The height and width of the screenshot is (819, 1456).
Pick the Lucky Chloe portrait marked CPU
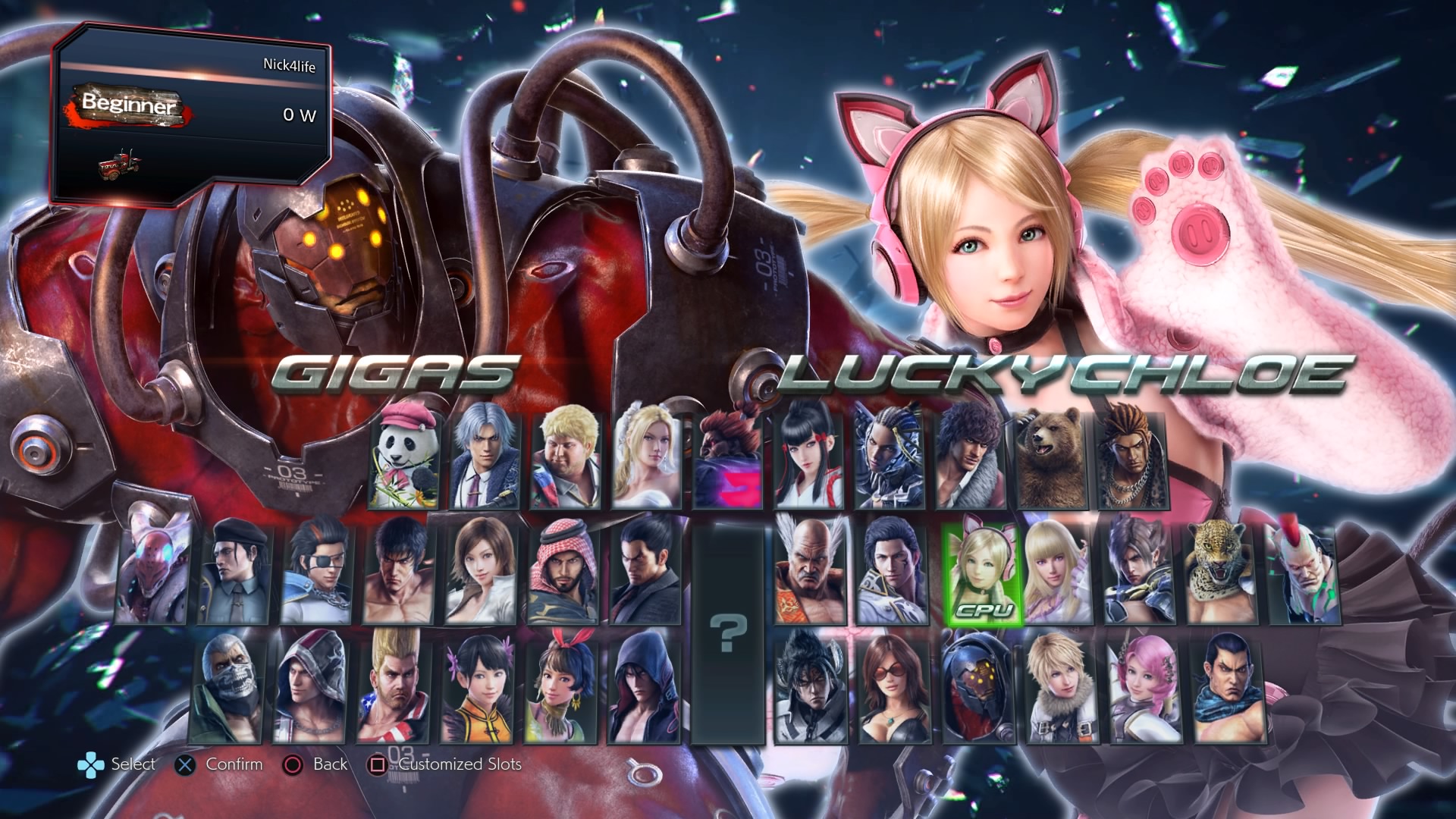click(x=982, y=573)
